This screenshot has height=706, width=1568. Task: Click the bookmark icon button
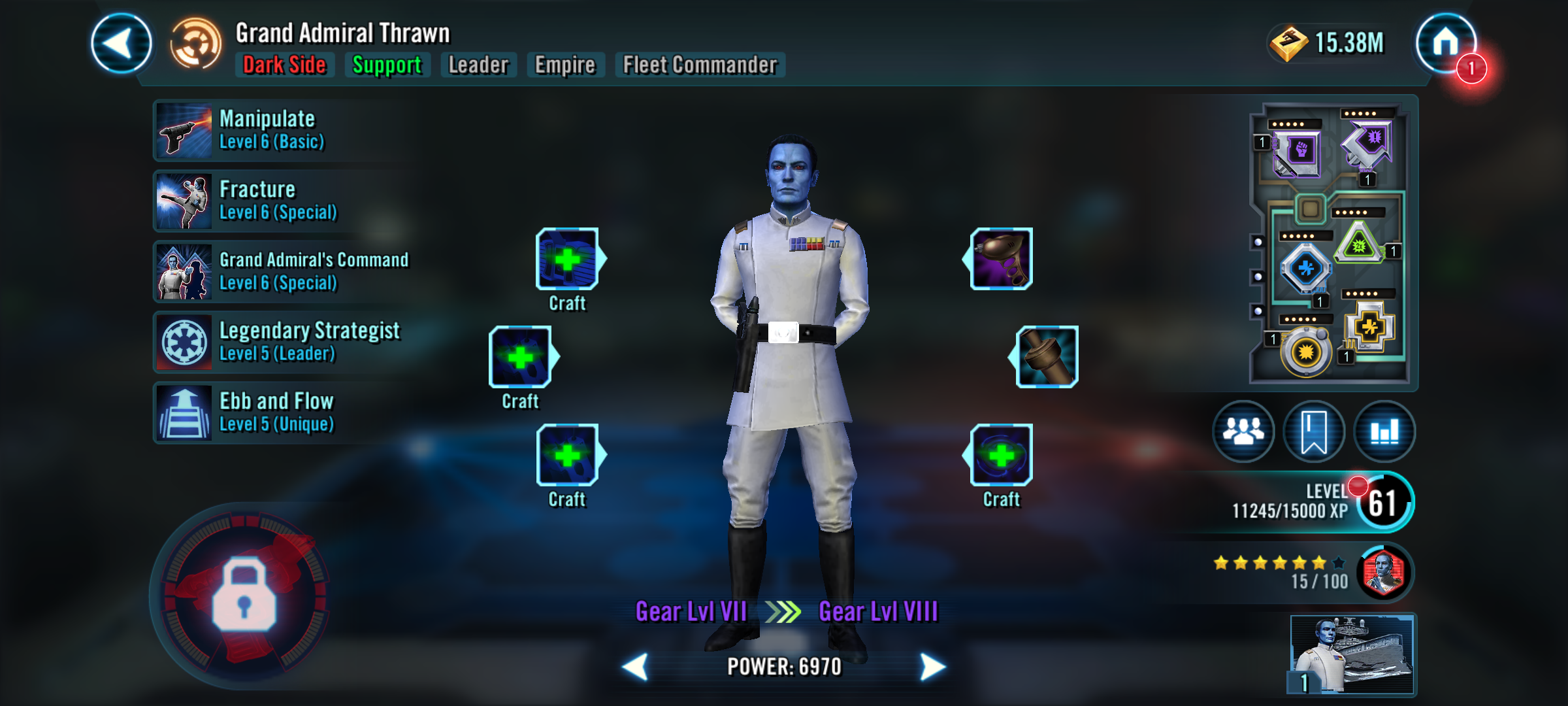(x=1314, y=431)
